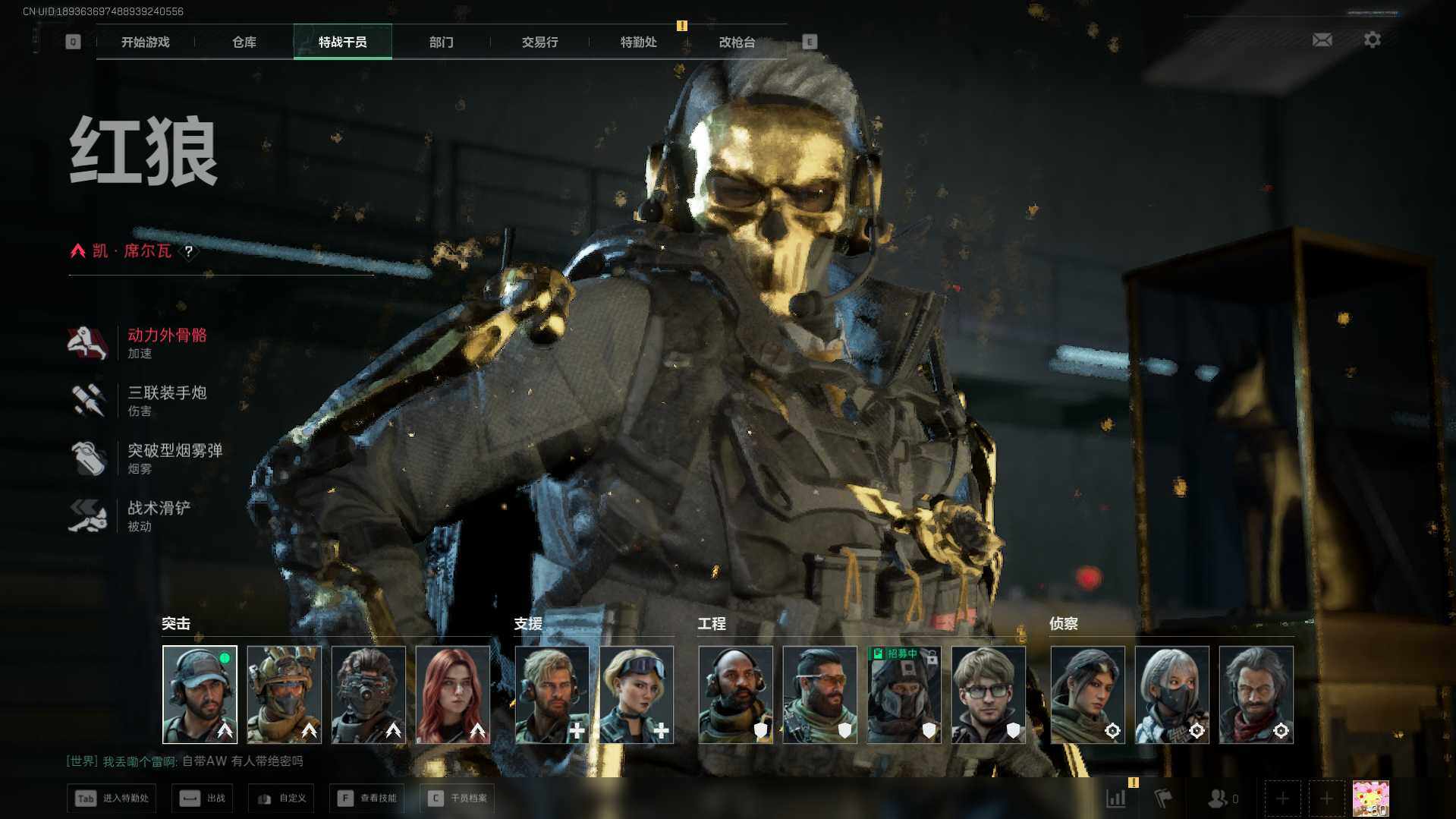This screenshot has width=1456, height=819.
Task: Switch to the 特勤处 tab
Action: pos(638,42)
